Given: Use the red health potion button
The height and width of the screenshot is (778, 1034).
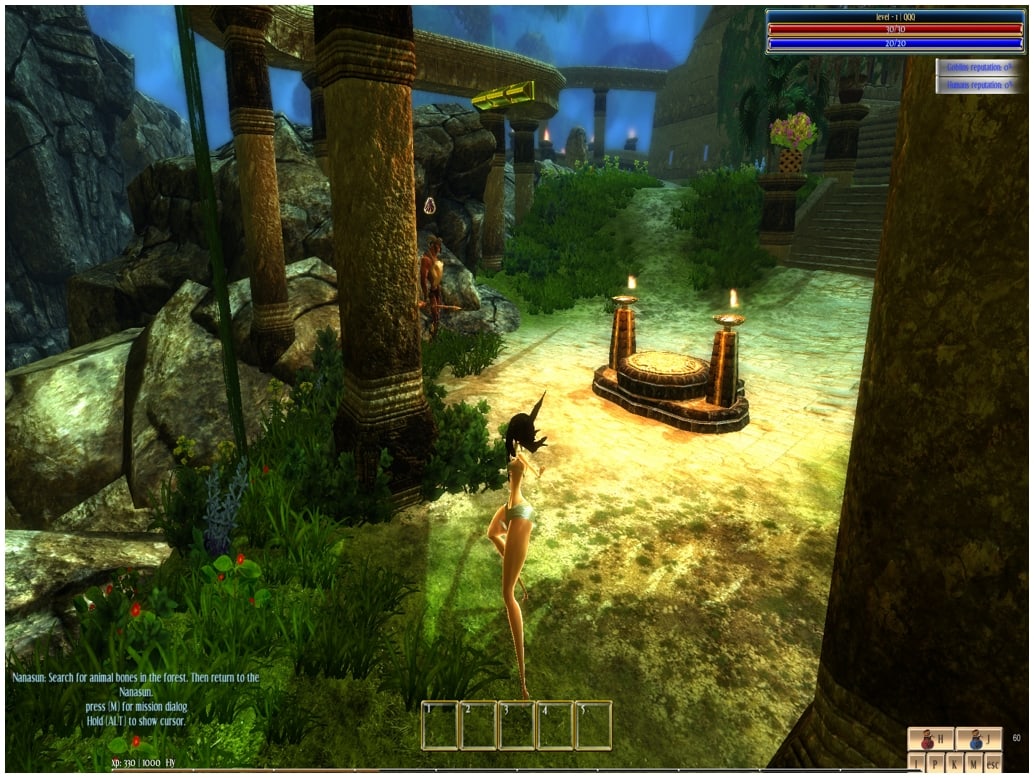Looking at the screenshot, I should coord(930,740).
